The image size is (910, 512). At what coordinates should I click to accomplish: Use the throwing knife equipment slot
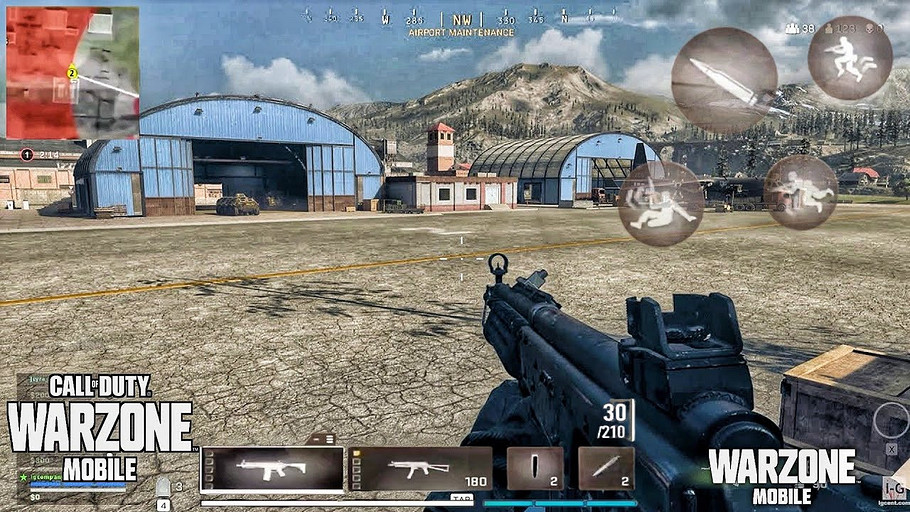tap(606, 468)
